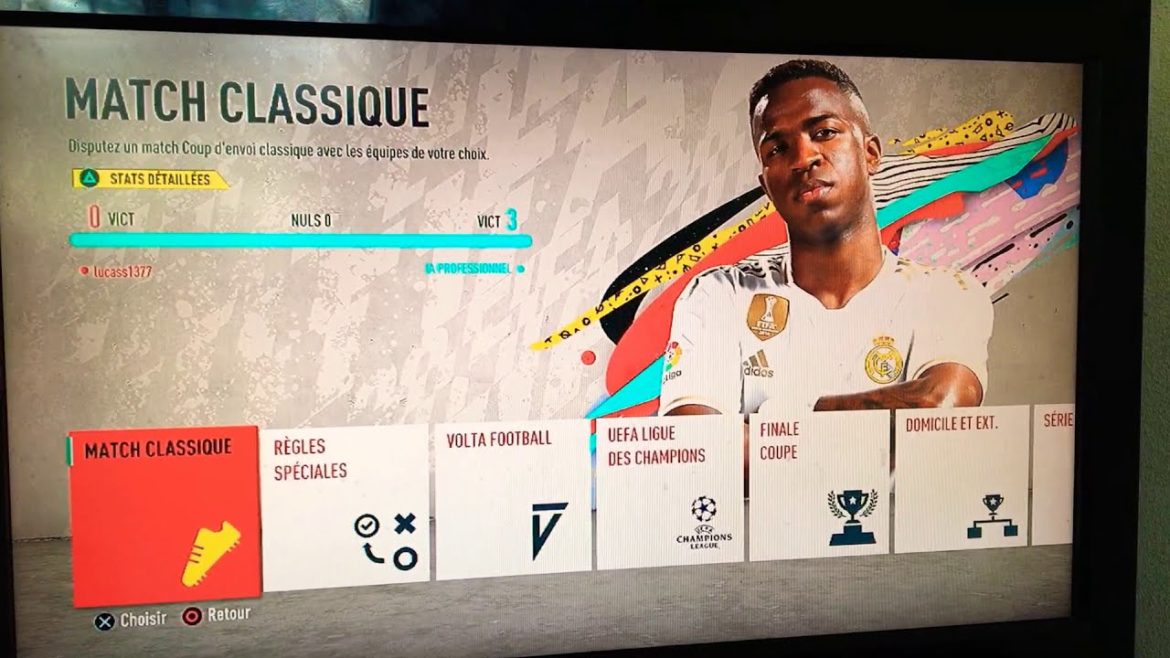Choose the Volta Football tile
The height and width of the screenshot is (658, 1170).
tap(513, 499)
